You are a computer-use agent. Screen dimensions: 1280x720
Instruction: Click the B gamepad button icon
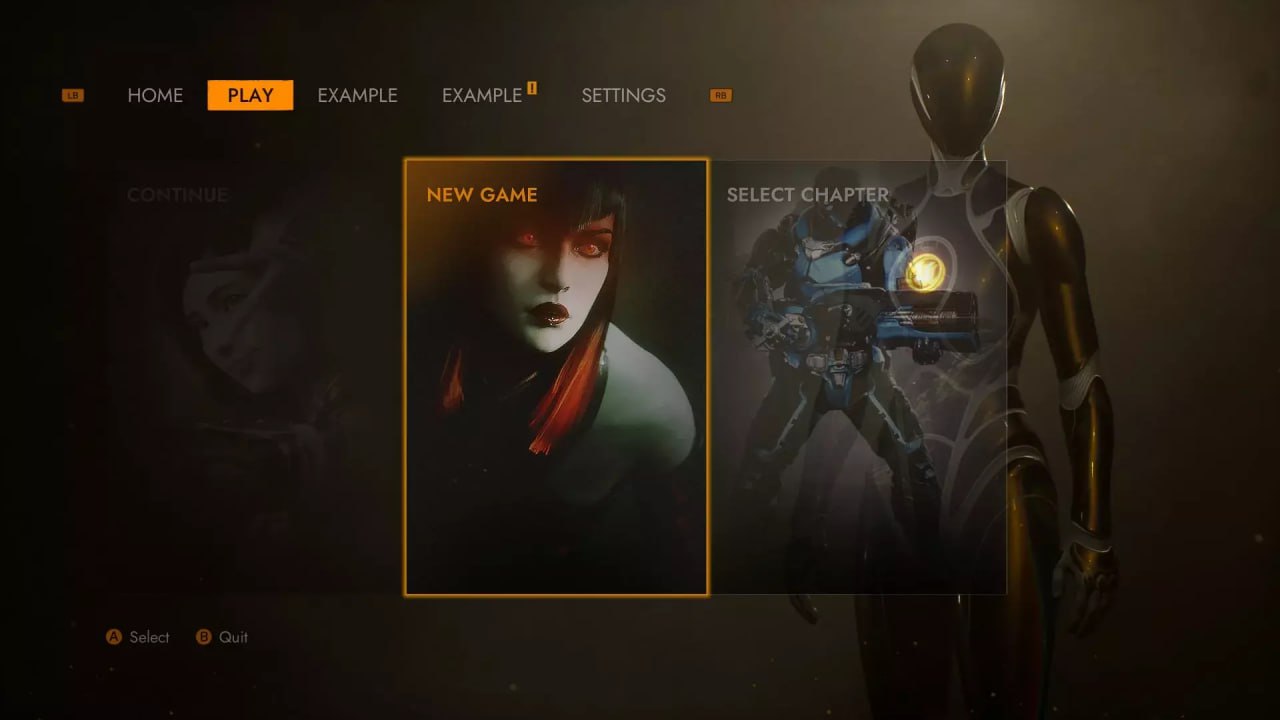pyautogui.click(x=201, y=637)
